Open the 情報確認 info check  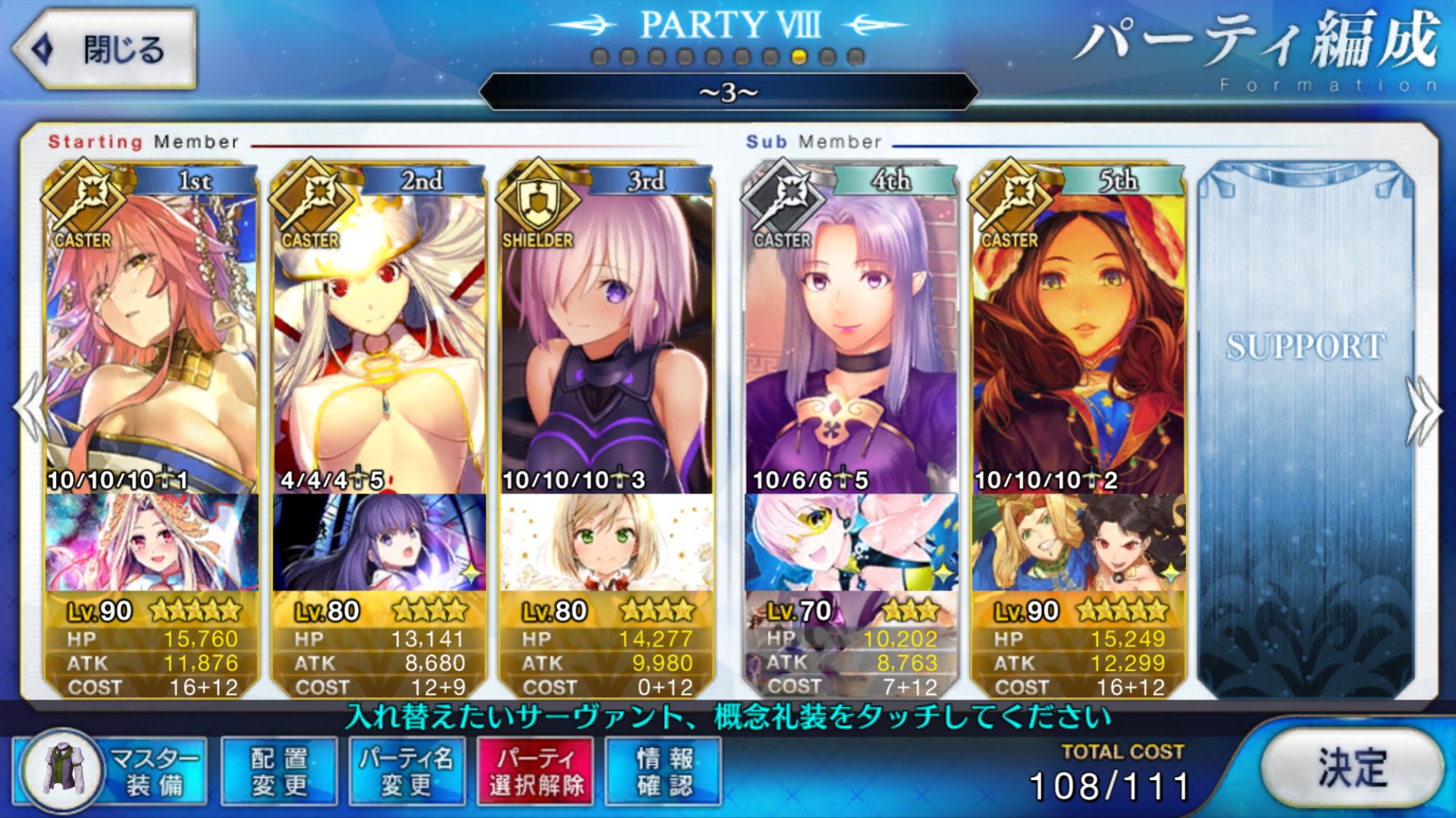pos(664,771)
